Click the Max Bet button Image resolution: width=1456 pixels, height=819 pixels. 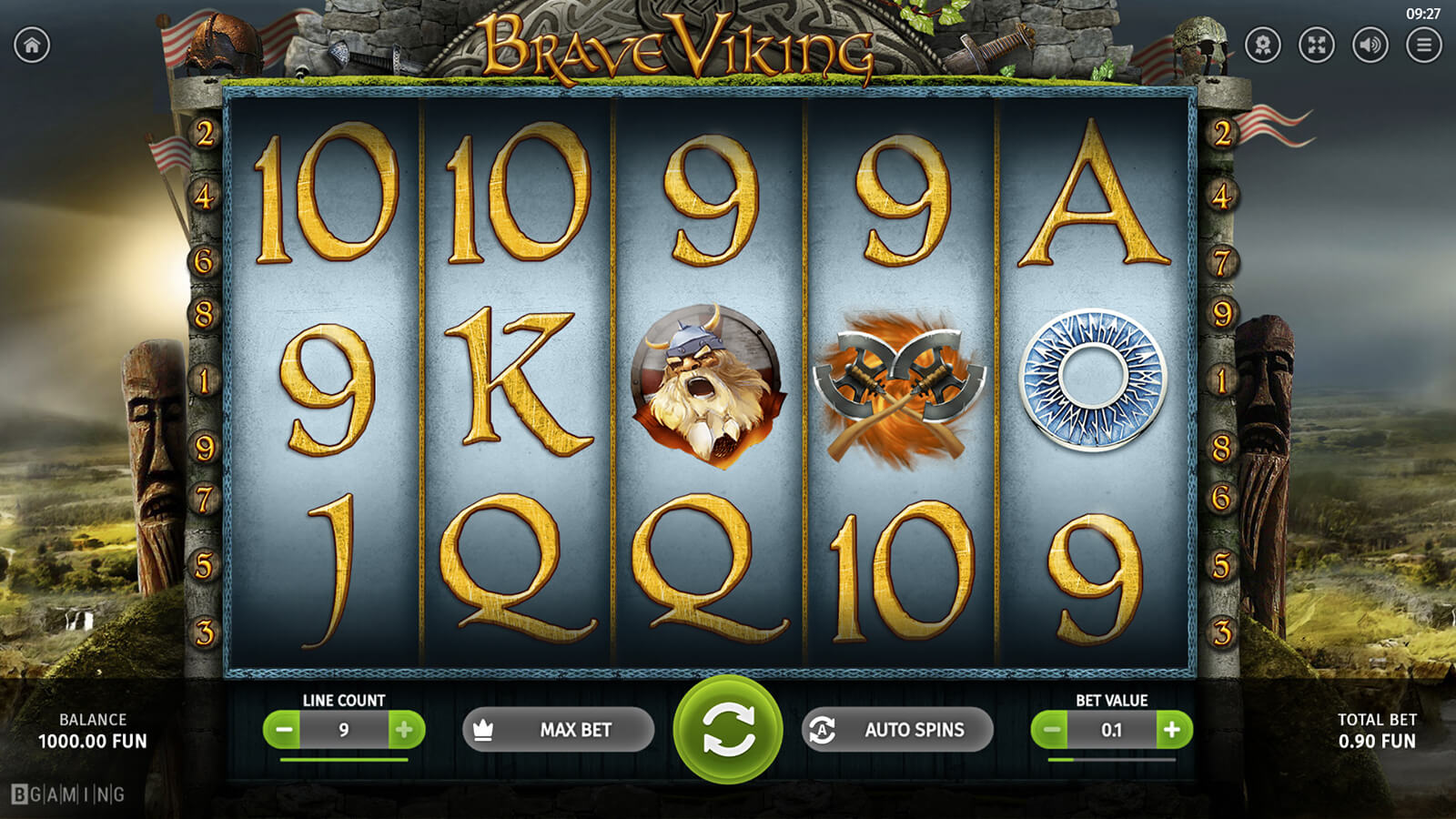coord(558,730)
